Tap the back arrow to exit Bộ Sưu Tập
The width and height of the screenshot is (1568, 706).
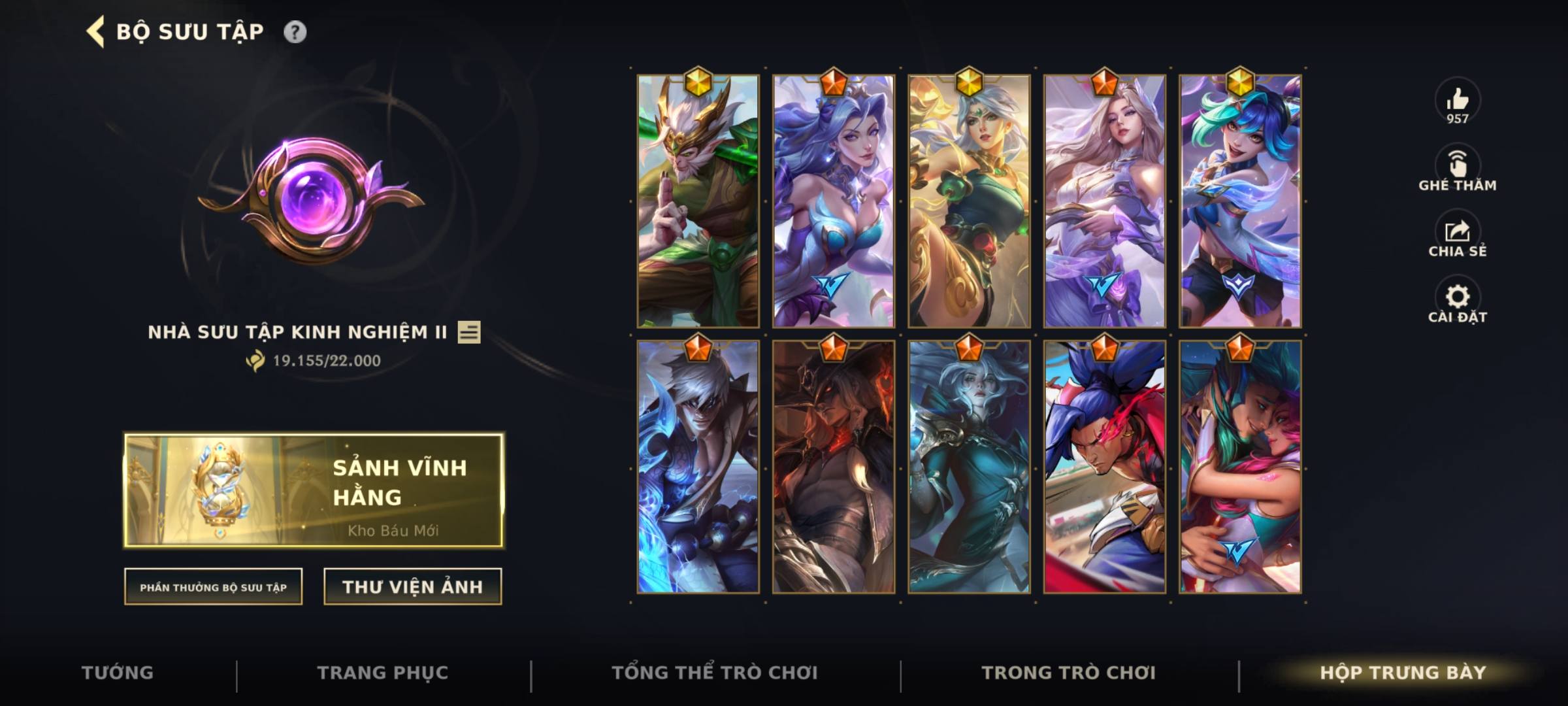[x=96, y=30]
